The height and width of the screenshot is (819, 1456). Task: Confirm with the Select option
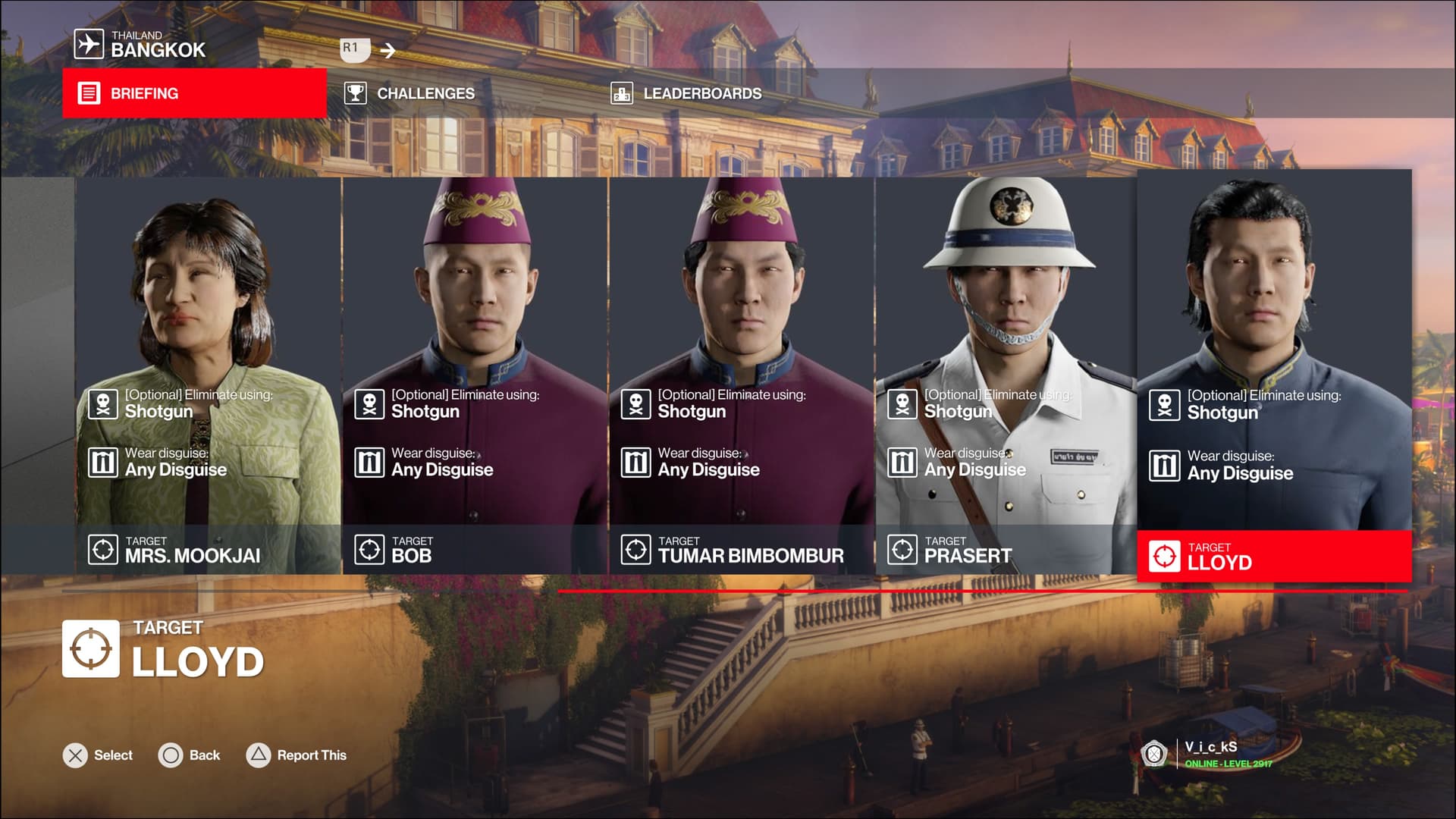coord(98,755)
